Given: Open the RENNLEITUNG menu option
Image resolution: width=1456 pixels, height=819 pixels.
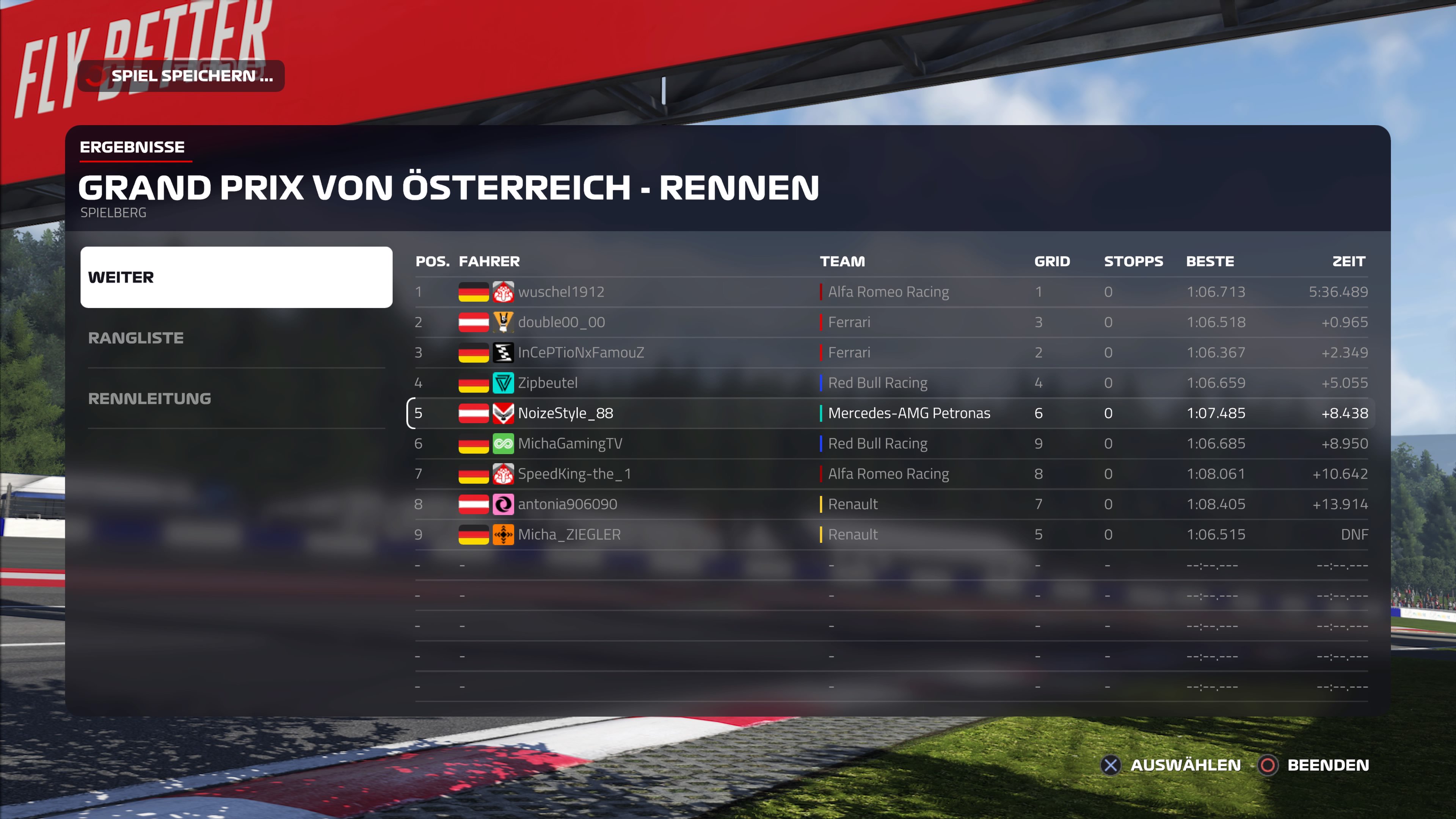Looking at the screenshot, I should [x=236, y=399].
